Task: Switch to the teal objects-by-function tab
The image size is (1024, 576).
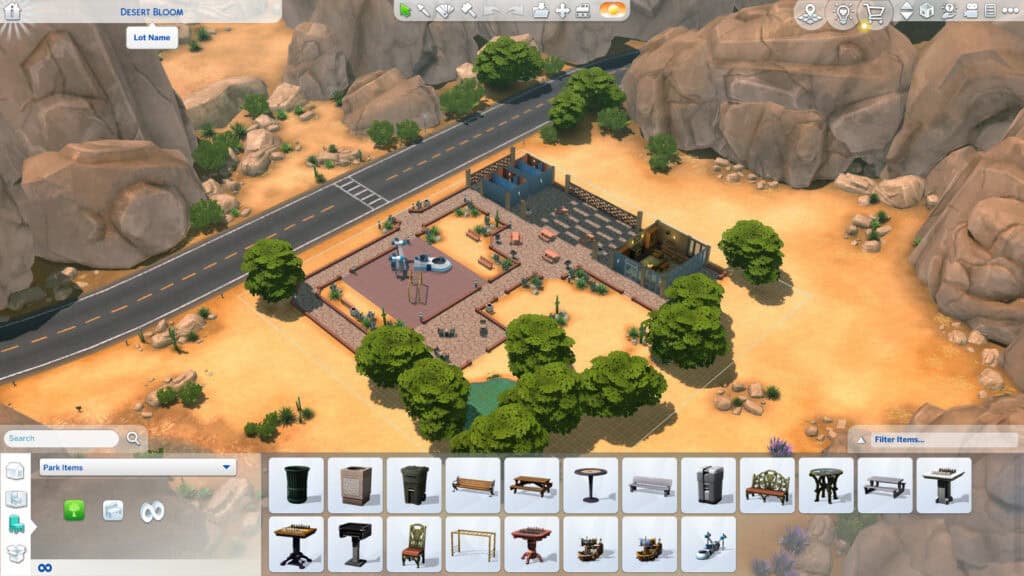Action: [16, 524]
